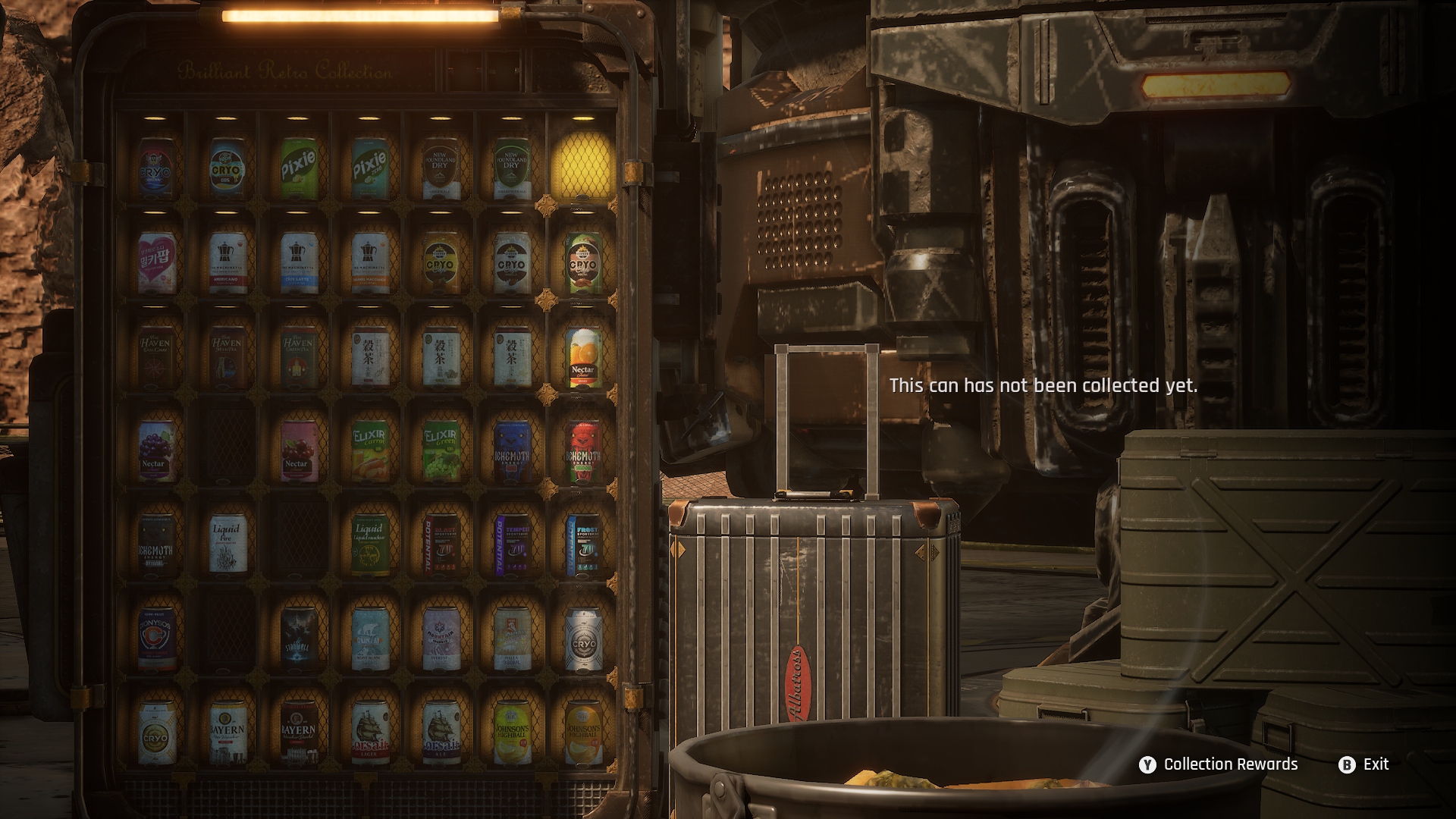Viewport: 1456px width, 819px height.
Task: Pick the Starwell dark can
Action: (x=298, y=639)
